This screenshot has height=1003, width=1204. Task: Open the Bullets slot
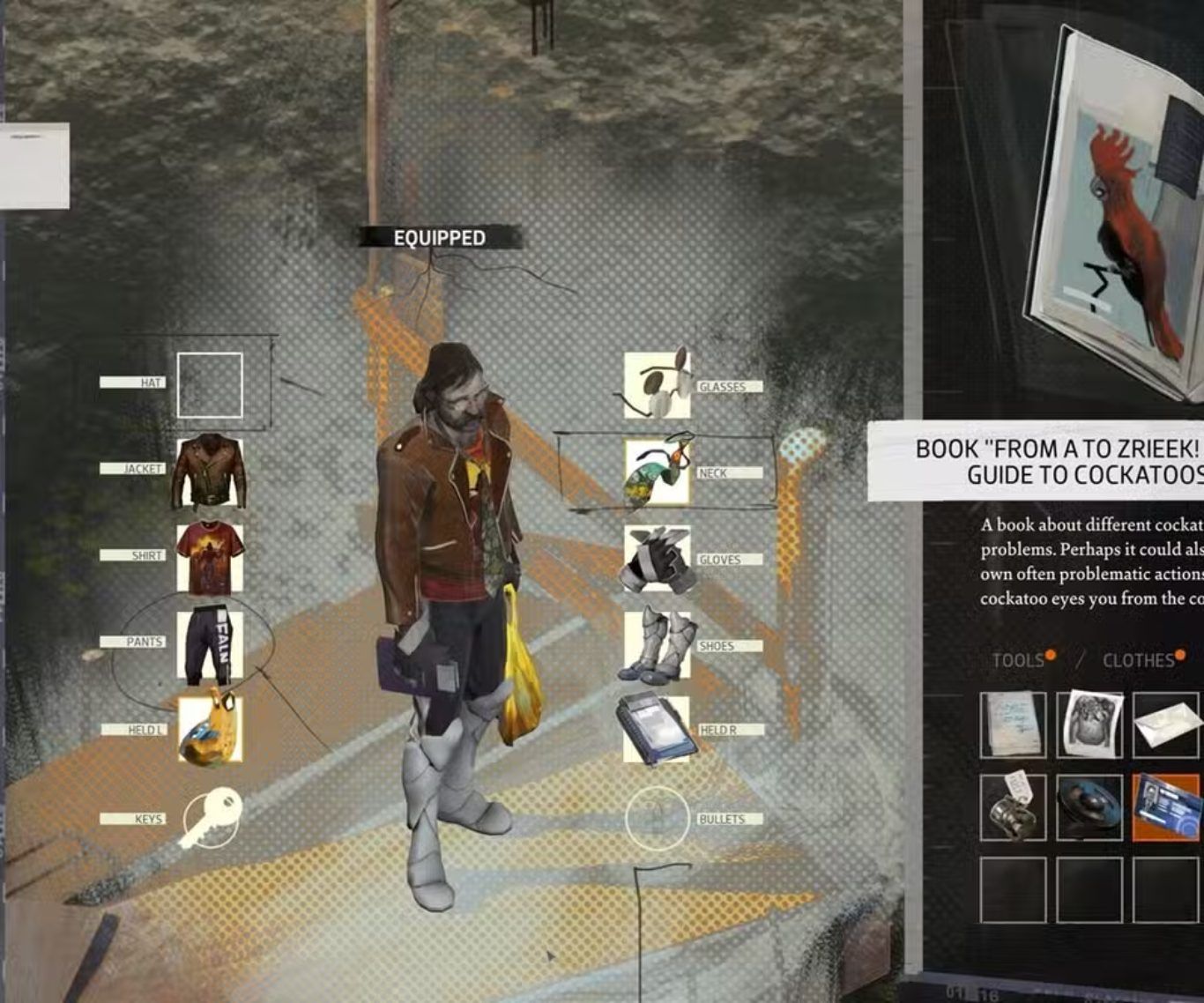coord(658,819)
